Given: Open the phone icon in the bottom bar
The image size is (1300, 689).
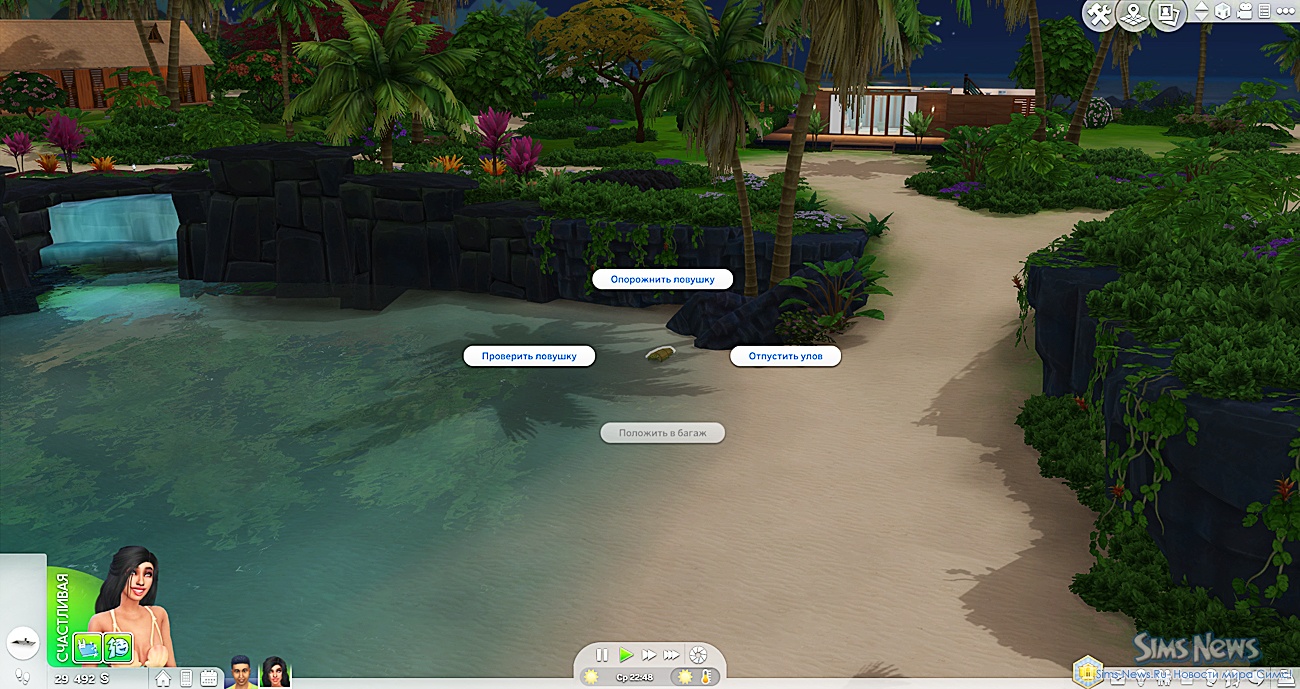Looking at the screenshot, I should pos(186,679).
